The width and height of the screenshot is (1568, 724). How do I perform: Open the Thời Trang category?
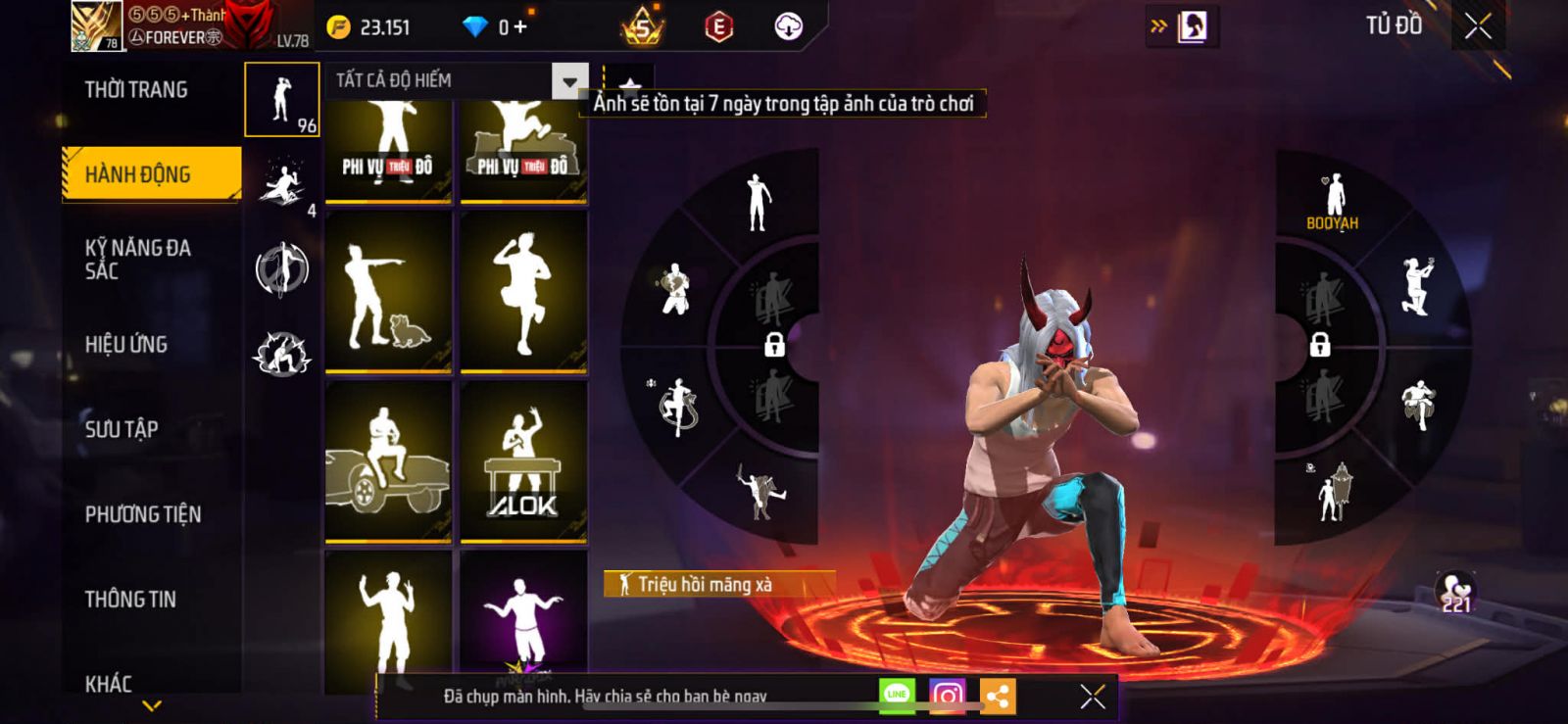(x=136, y=90)
